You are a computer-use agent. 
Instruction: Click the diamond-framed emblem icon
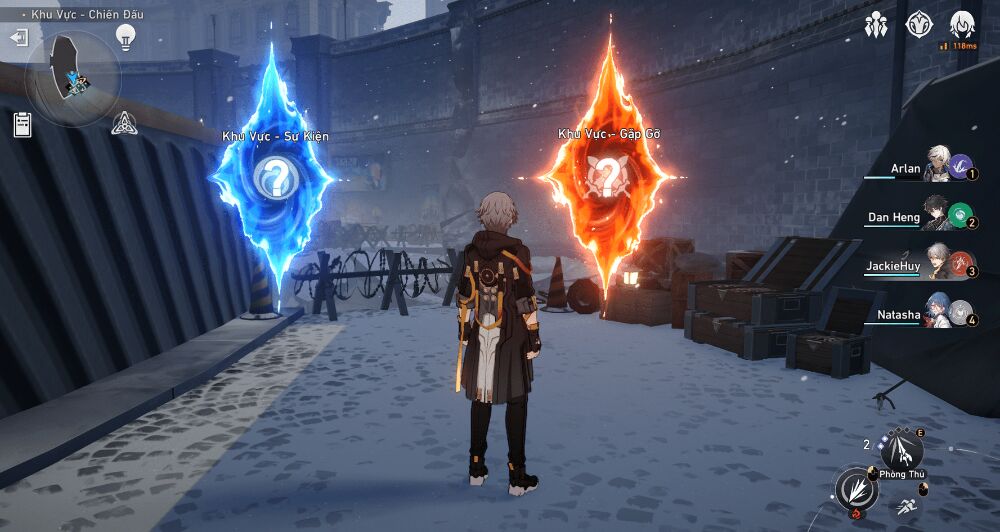(919, 24)
